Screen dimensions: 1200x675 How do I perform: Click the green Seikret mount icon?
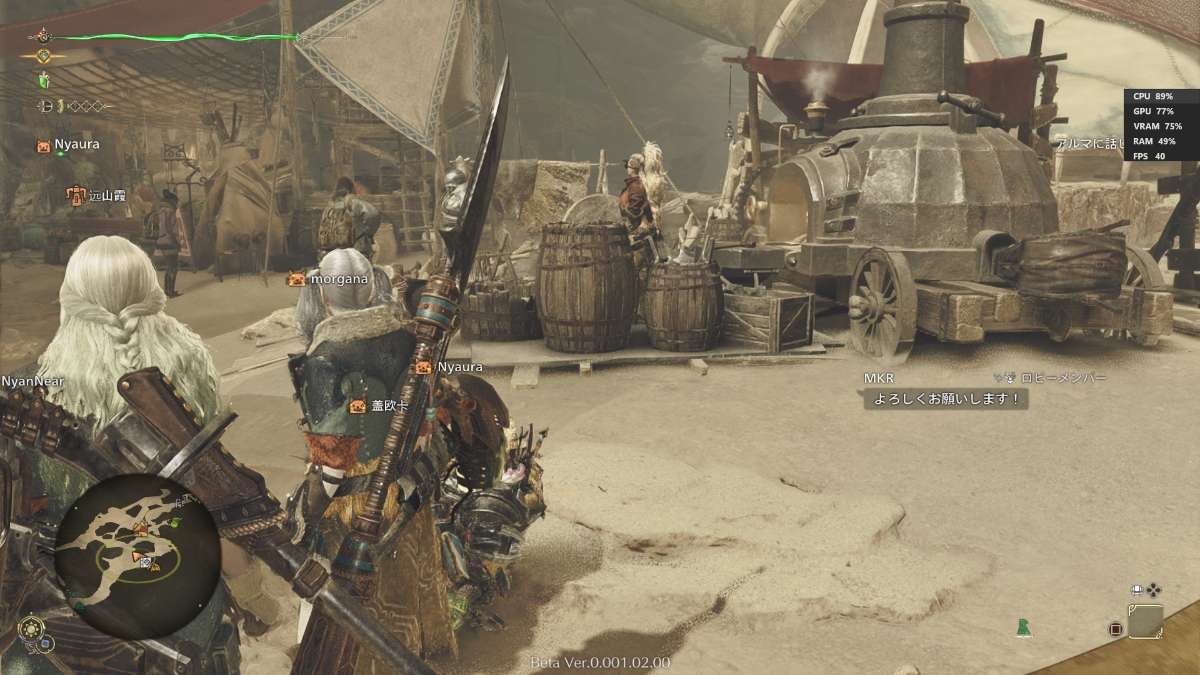(1023, 627)
